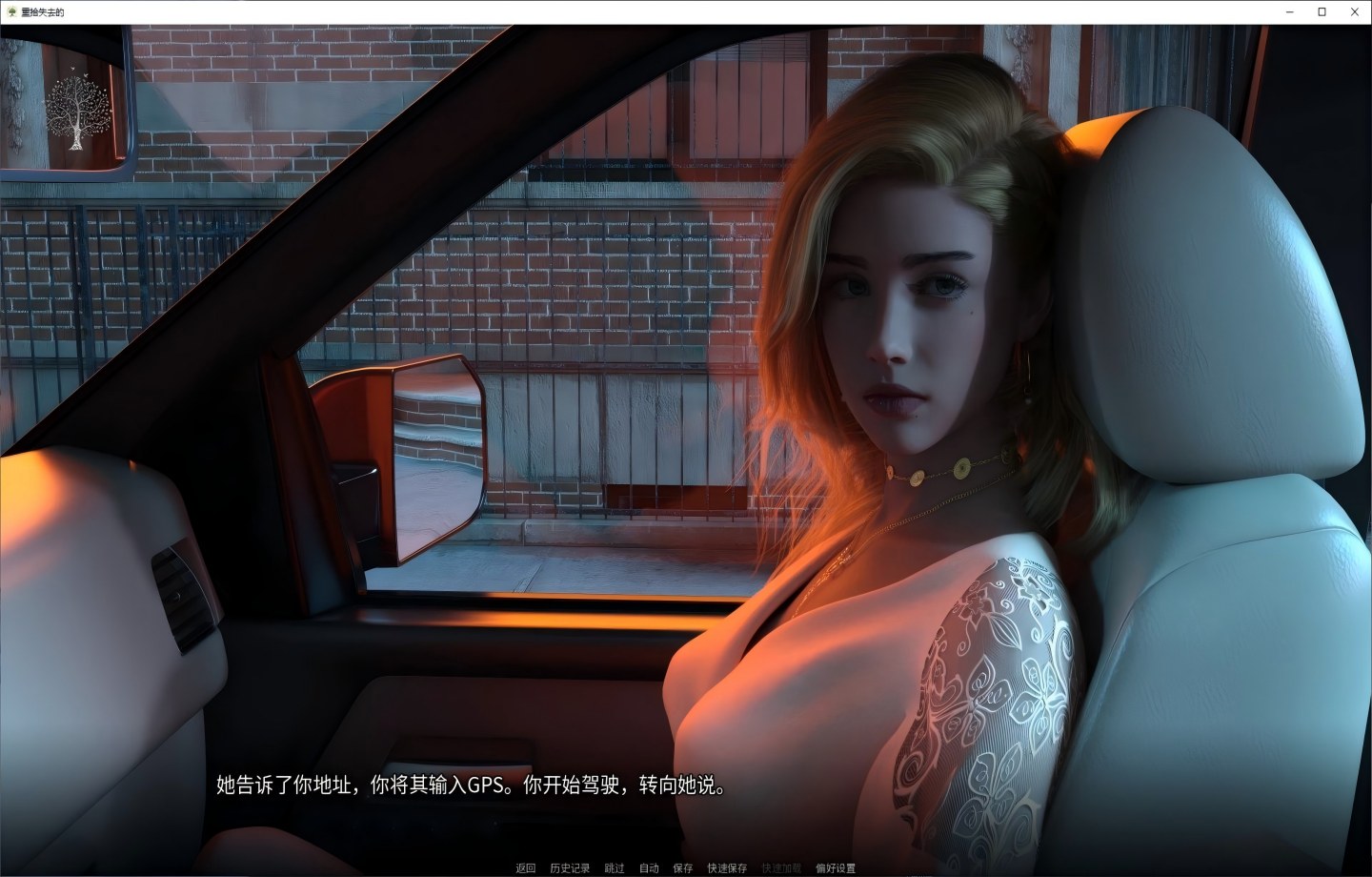Image resolution: width=1372 pixels, height=877 pixels.
Task: Open the 偏好设置 preferences screen
Action: click(836, 868)
